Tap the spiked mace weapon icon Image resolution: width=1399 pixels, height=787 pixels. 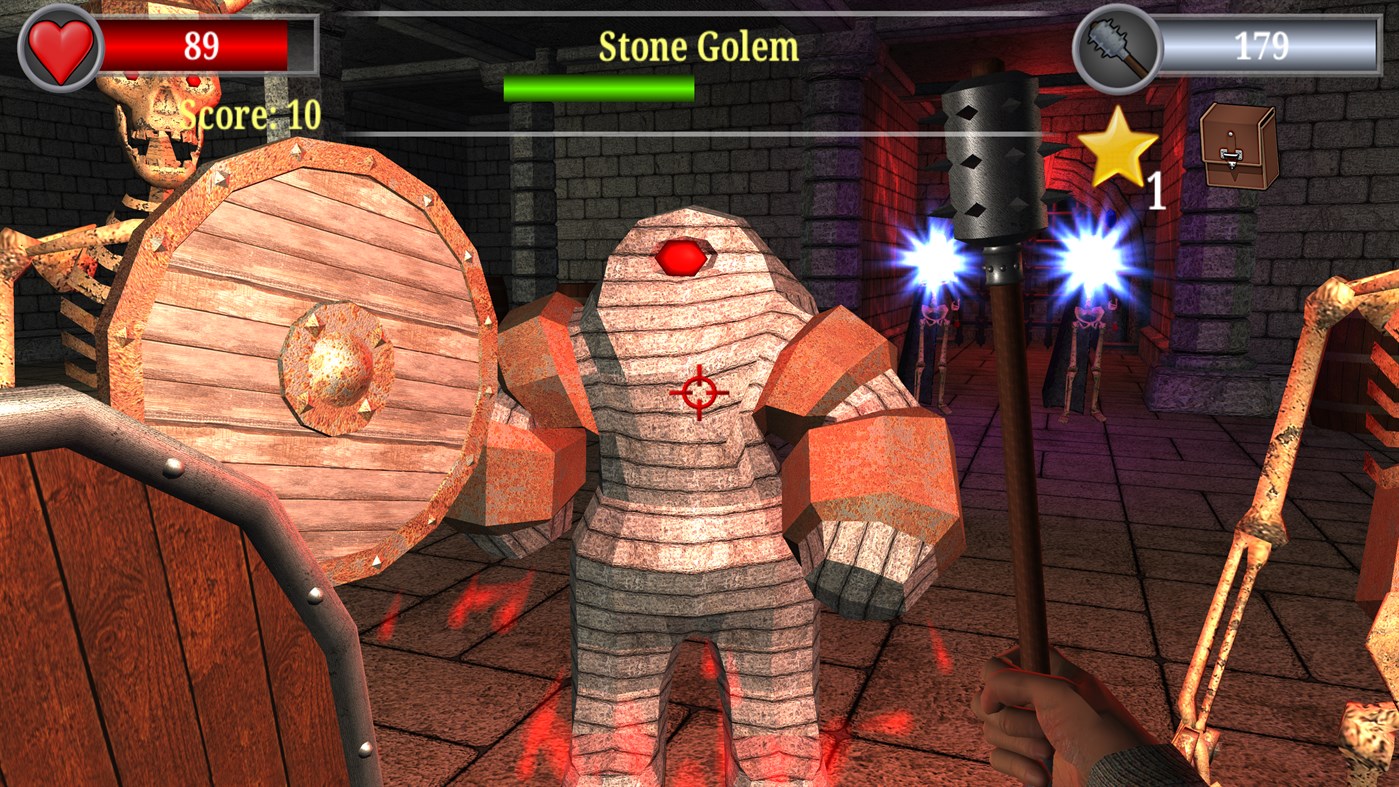coord(1117,47)
